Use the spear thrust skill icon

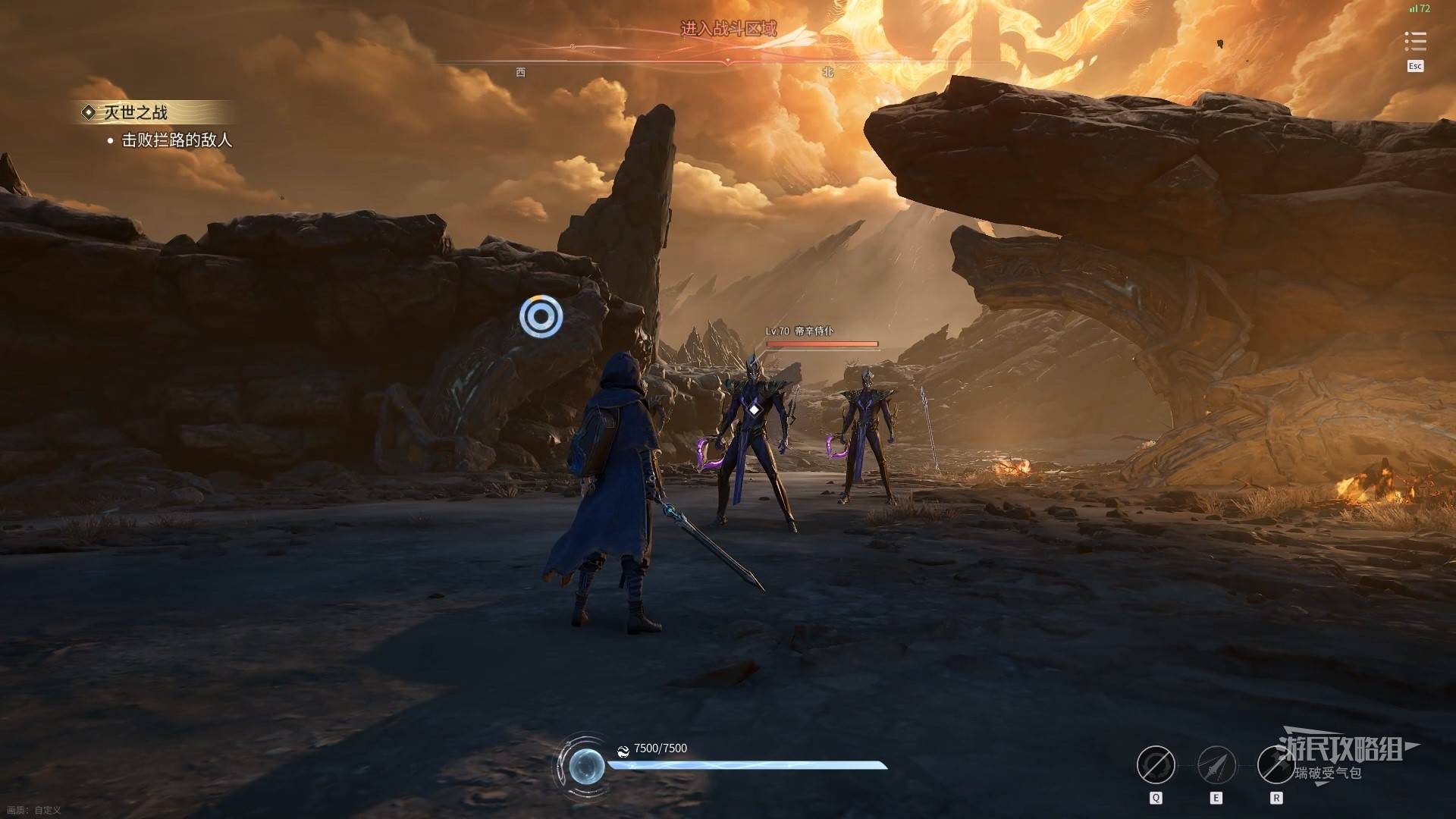coord(1216,764)
